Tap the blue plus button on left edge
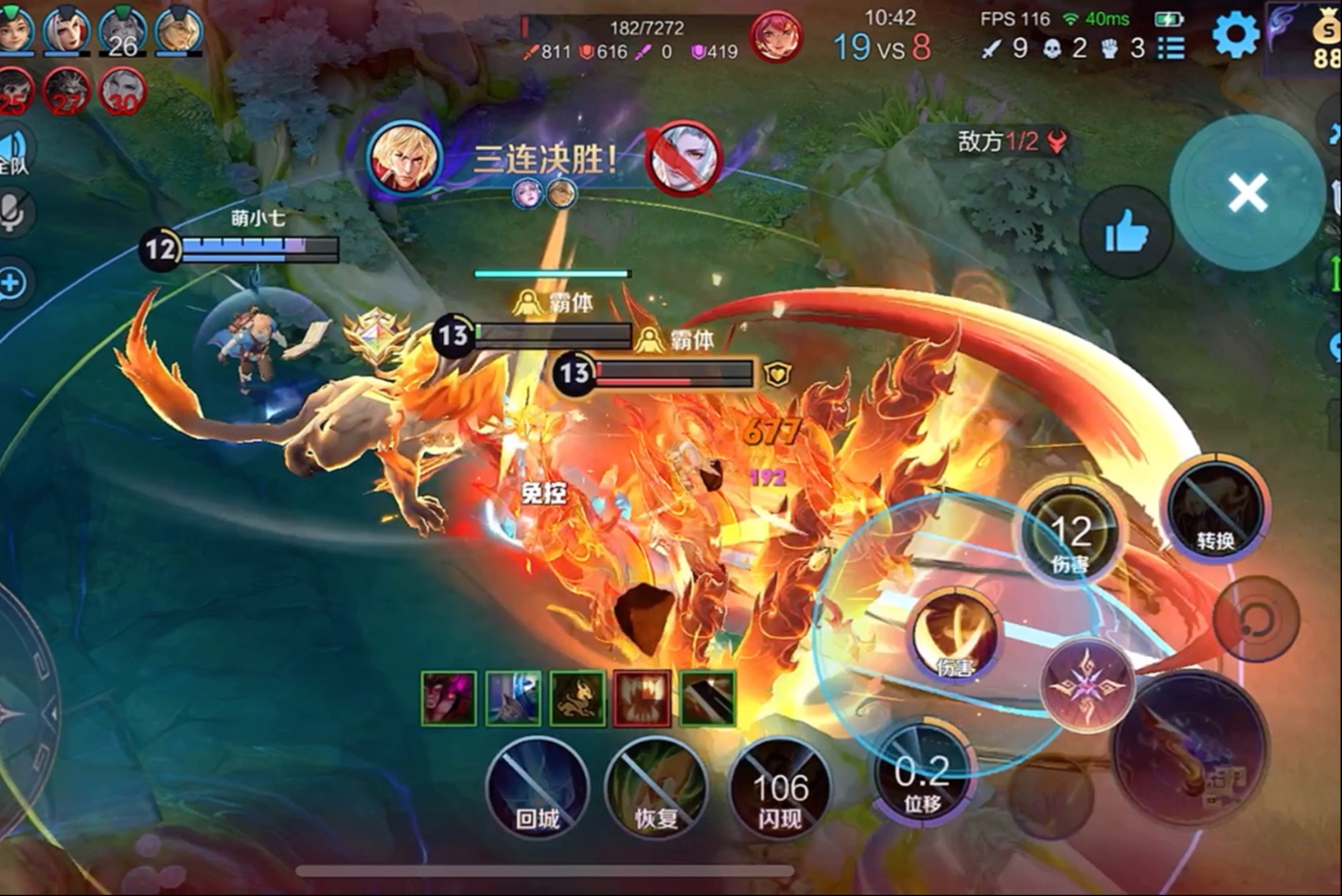Screen dimensions: 1342x896 click(x=12, y=283)
